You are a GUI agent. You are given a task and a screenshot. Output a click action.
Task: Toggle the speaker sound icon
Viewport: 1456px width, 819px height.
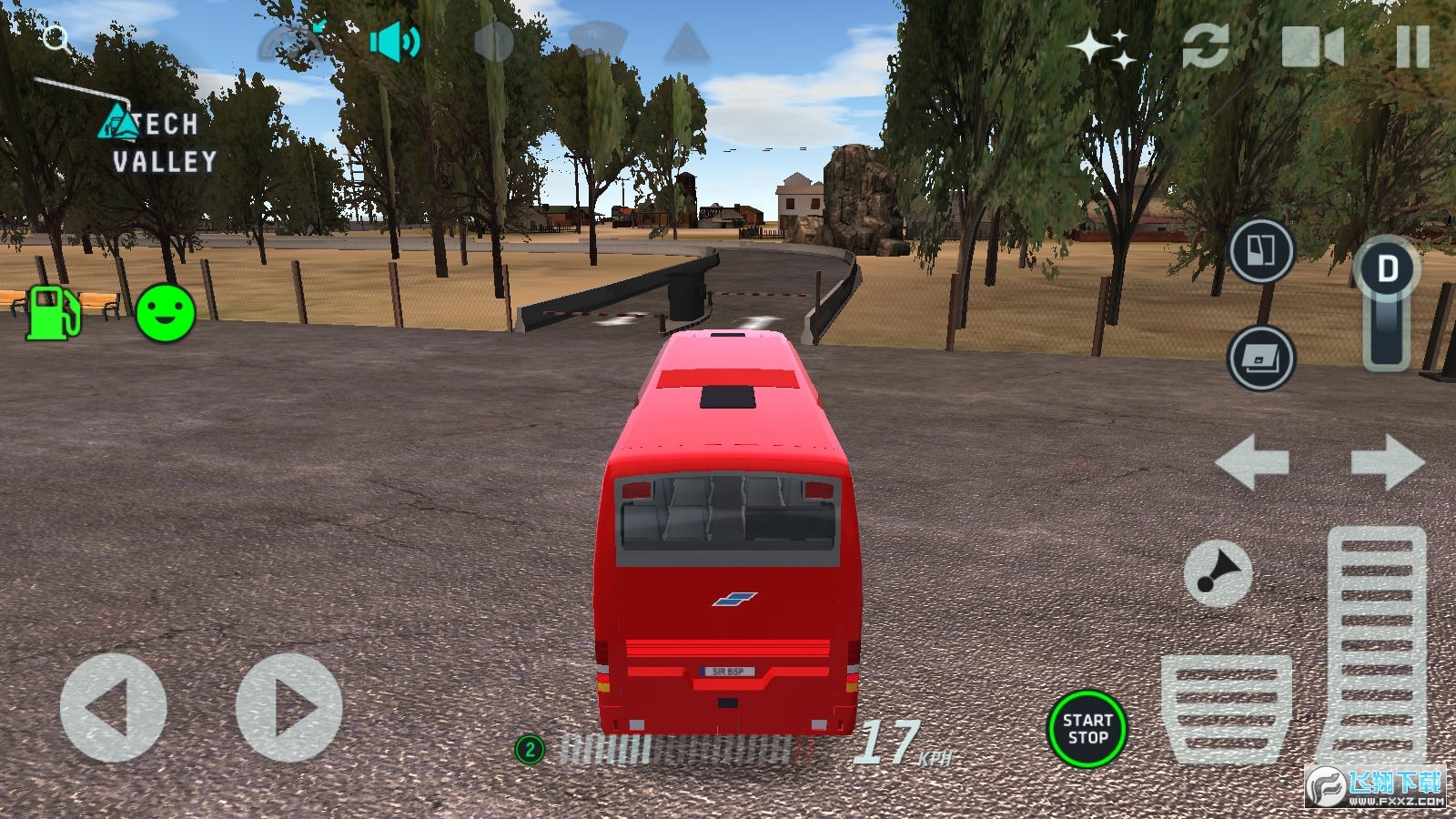coord(394,42)
